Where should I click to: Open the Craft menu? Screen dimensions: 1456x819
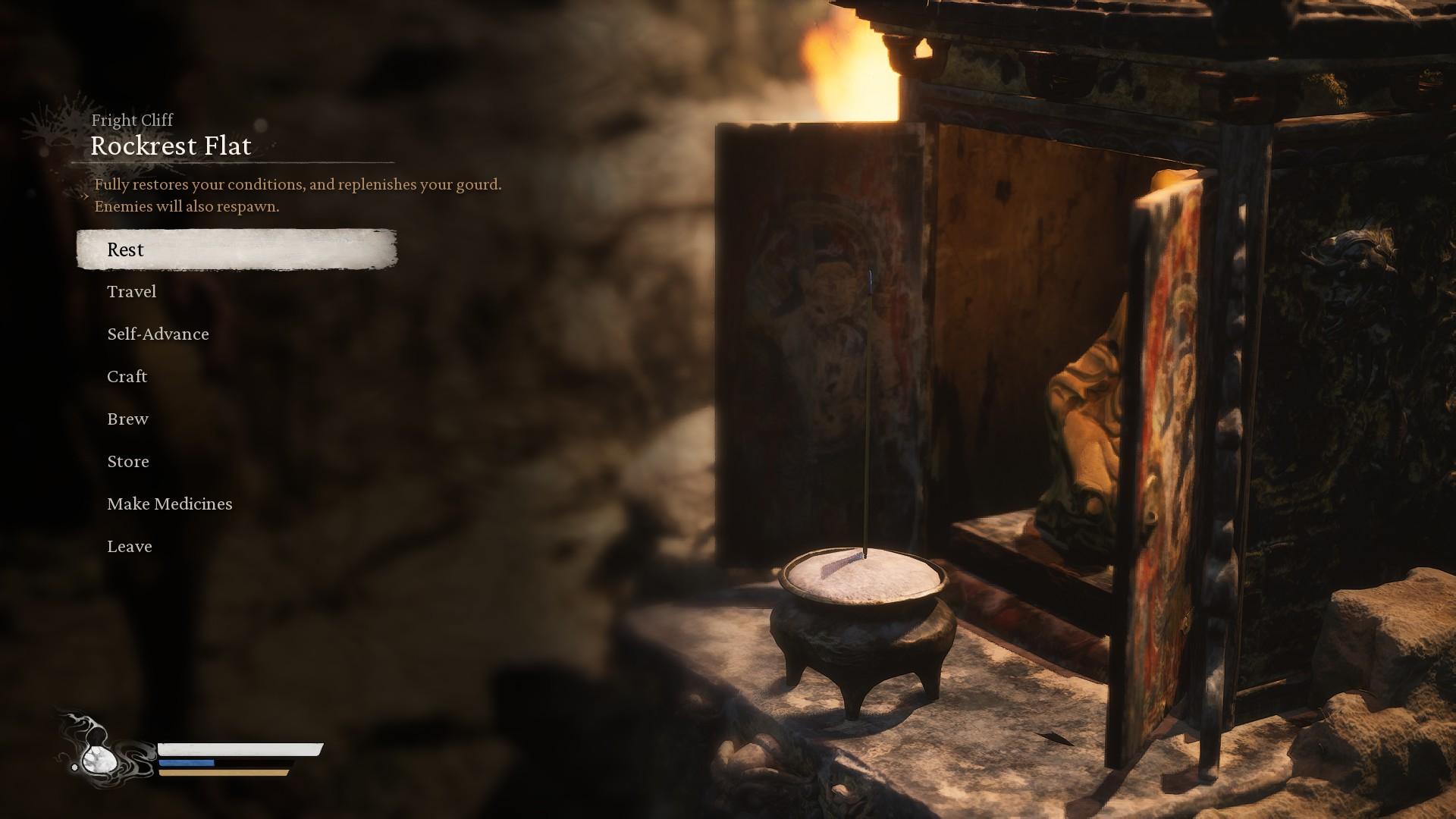(127, 377)
